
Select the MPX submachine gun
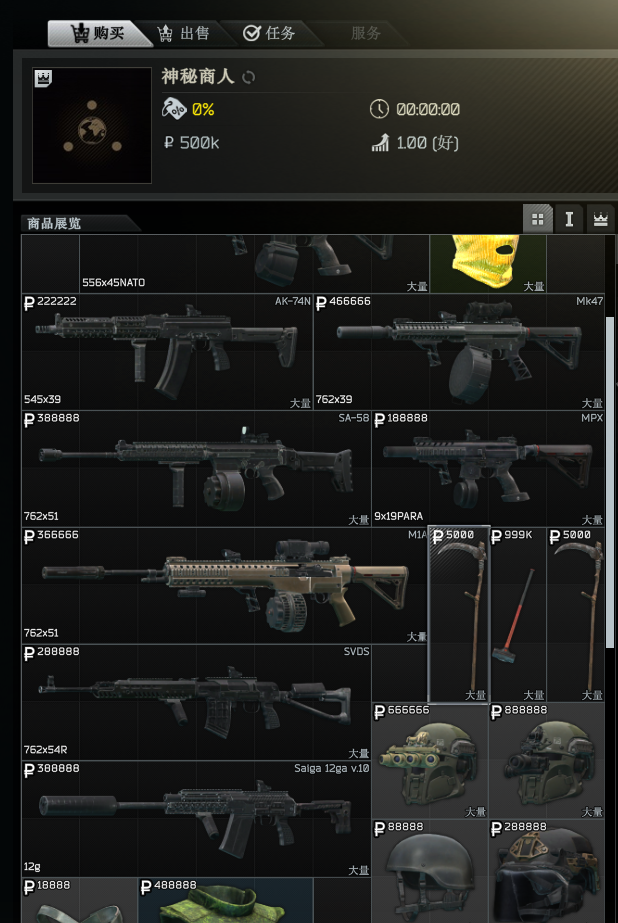point(488,468)
